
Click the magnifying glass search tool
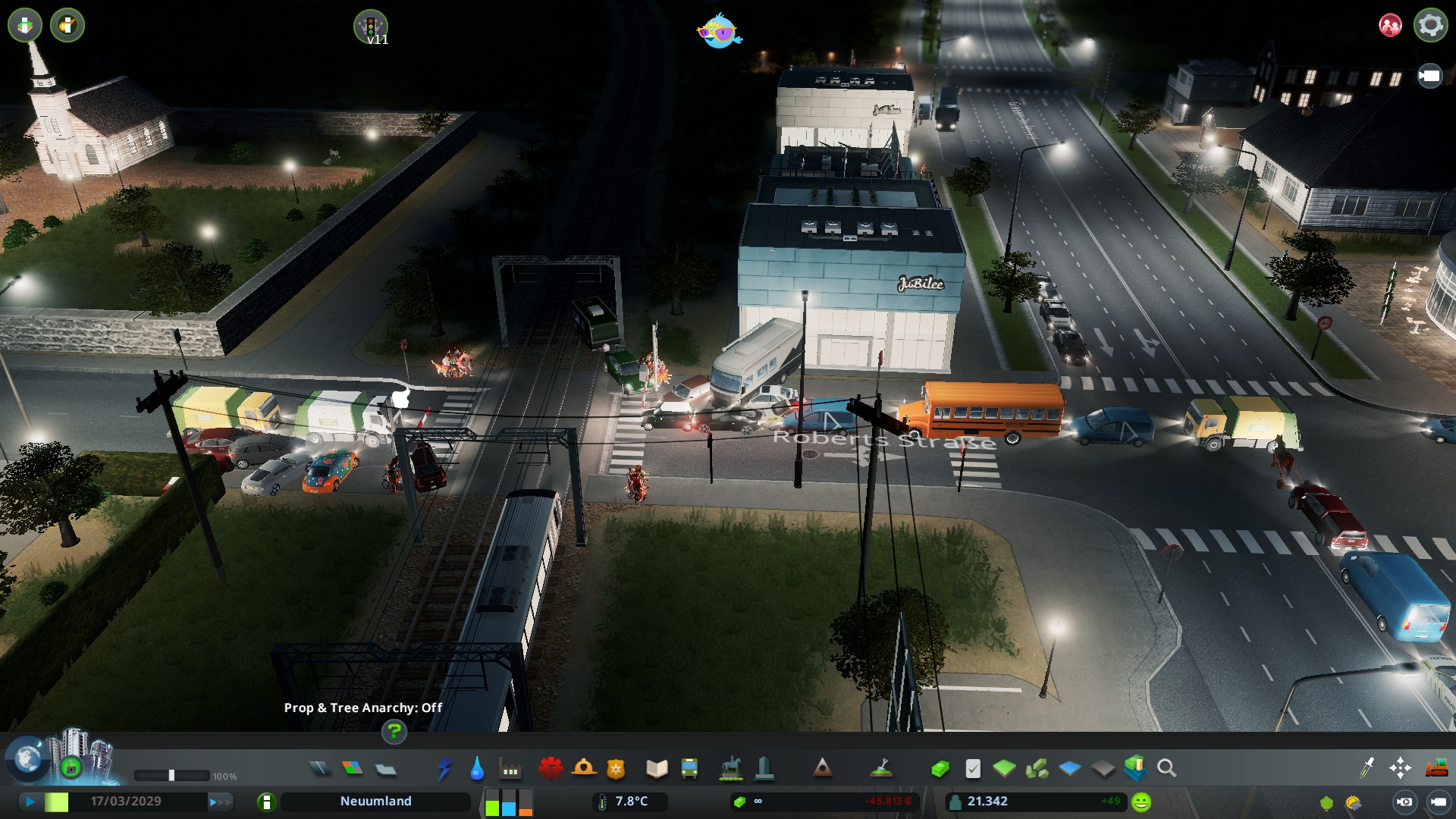tap(1167, 769)
